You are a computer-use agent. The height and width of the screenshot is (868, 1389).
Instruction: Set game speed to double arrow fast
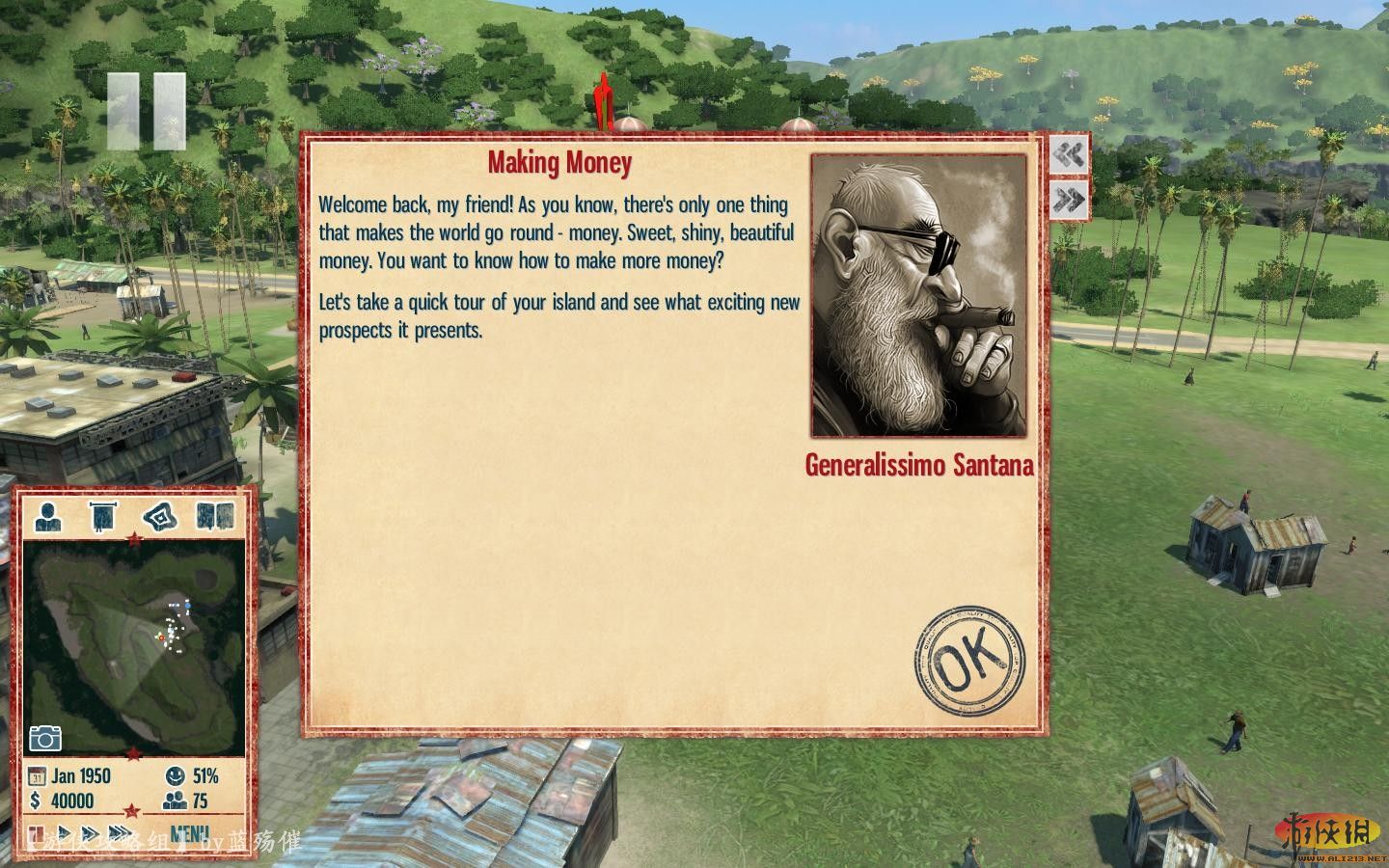point(90,833)
